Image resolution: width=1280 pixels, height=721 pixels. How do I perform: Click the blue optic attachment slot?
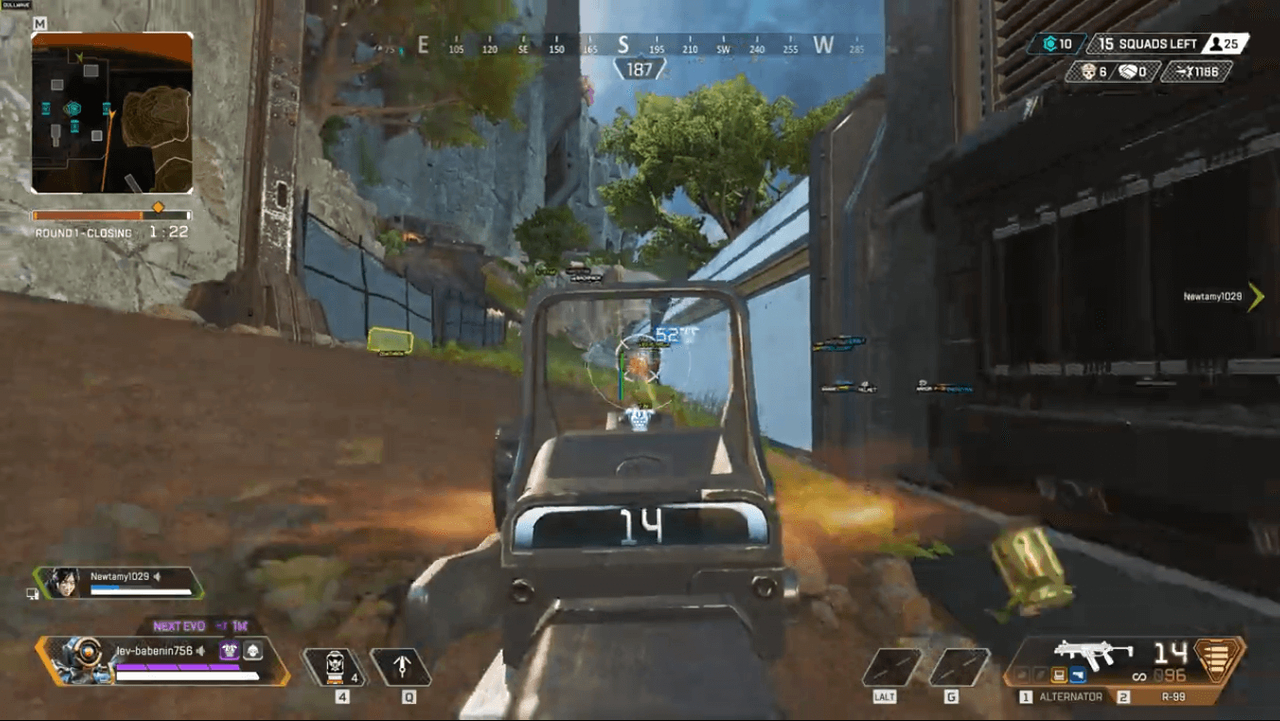point(1077,674)
